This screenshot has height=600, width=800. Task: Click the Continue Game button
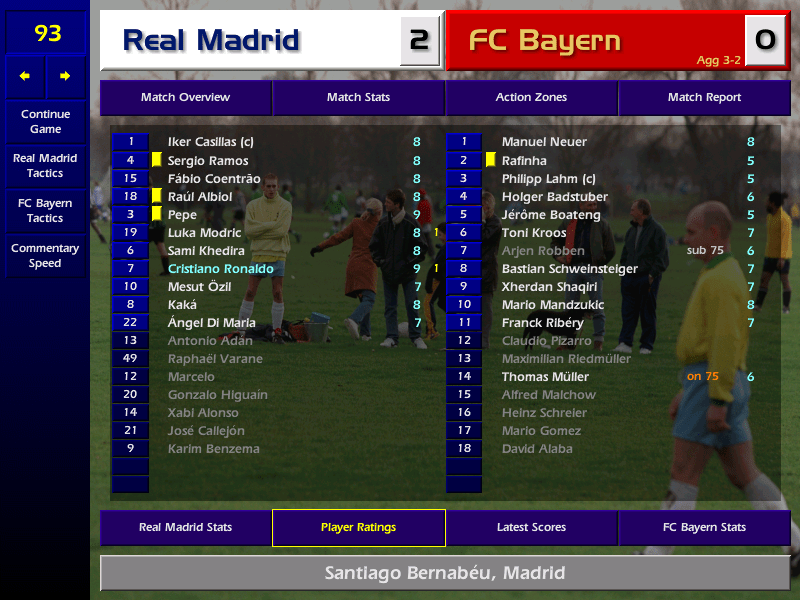(45, 121)
